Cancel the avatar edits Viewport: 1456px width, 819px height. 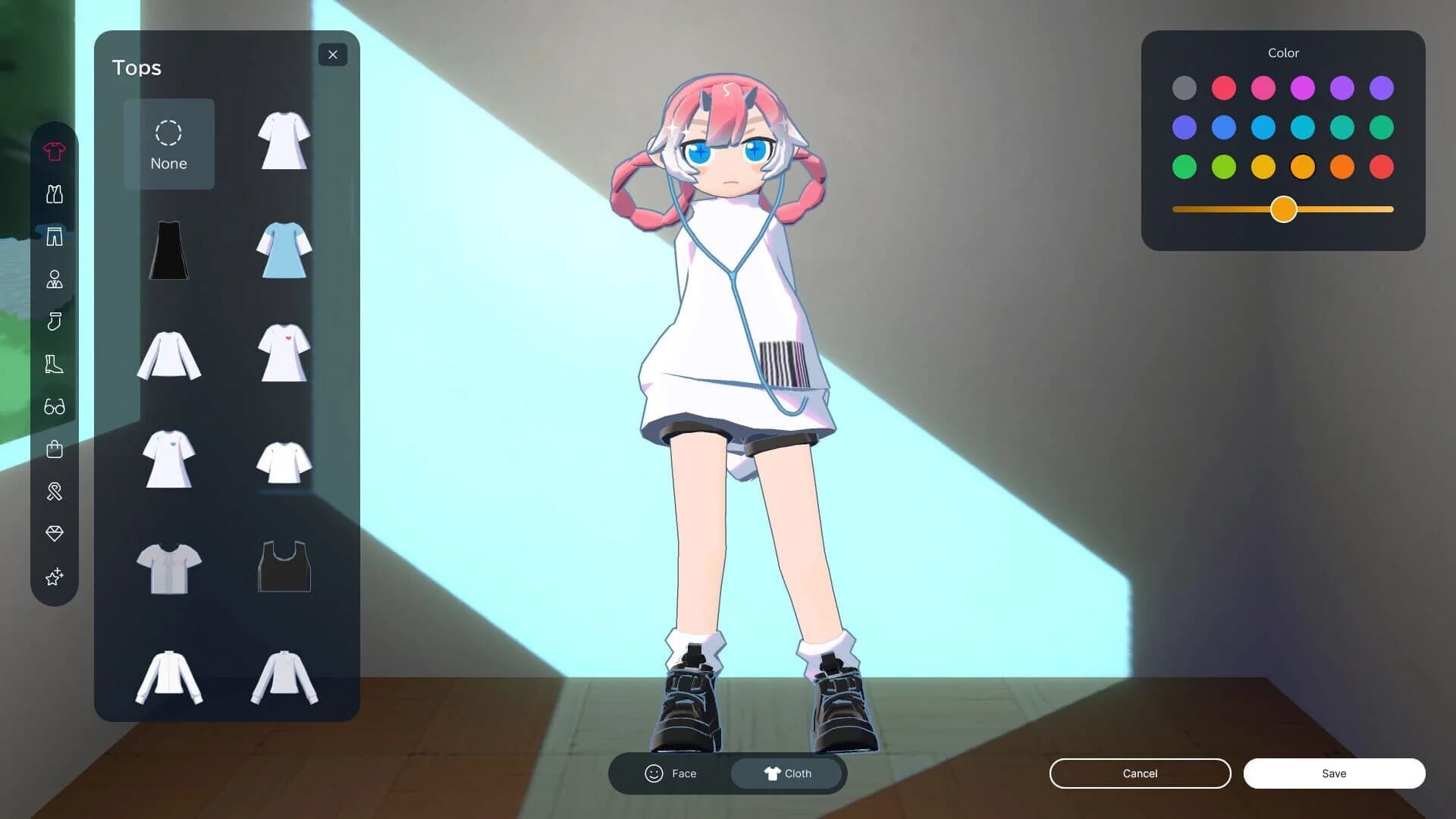(x=1140, y=773)
